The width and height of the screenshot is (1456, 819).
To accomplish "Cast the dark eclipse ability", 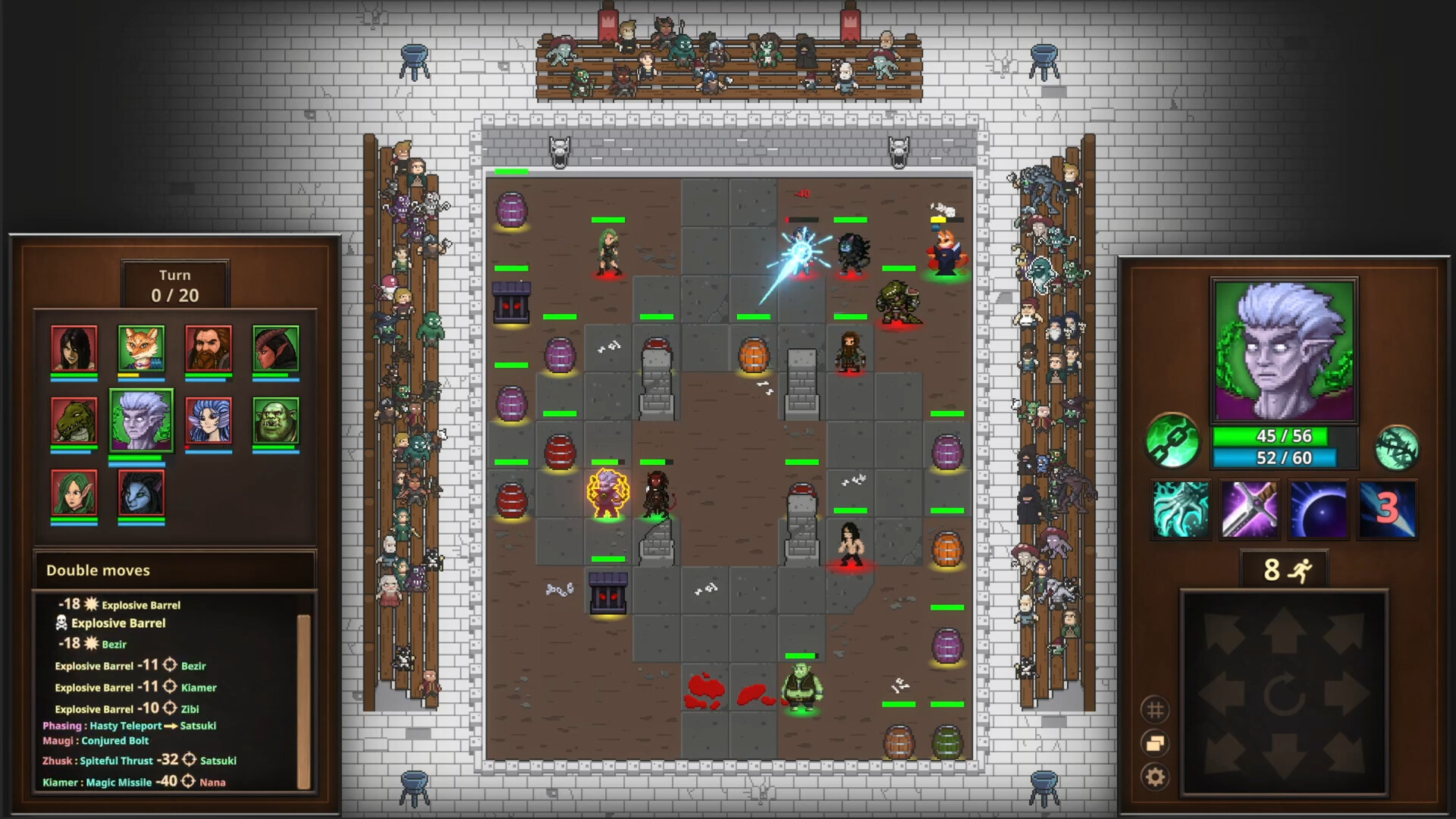I will (x=1317, y=508).
